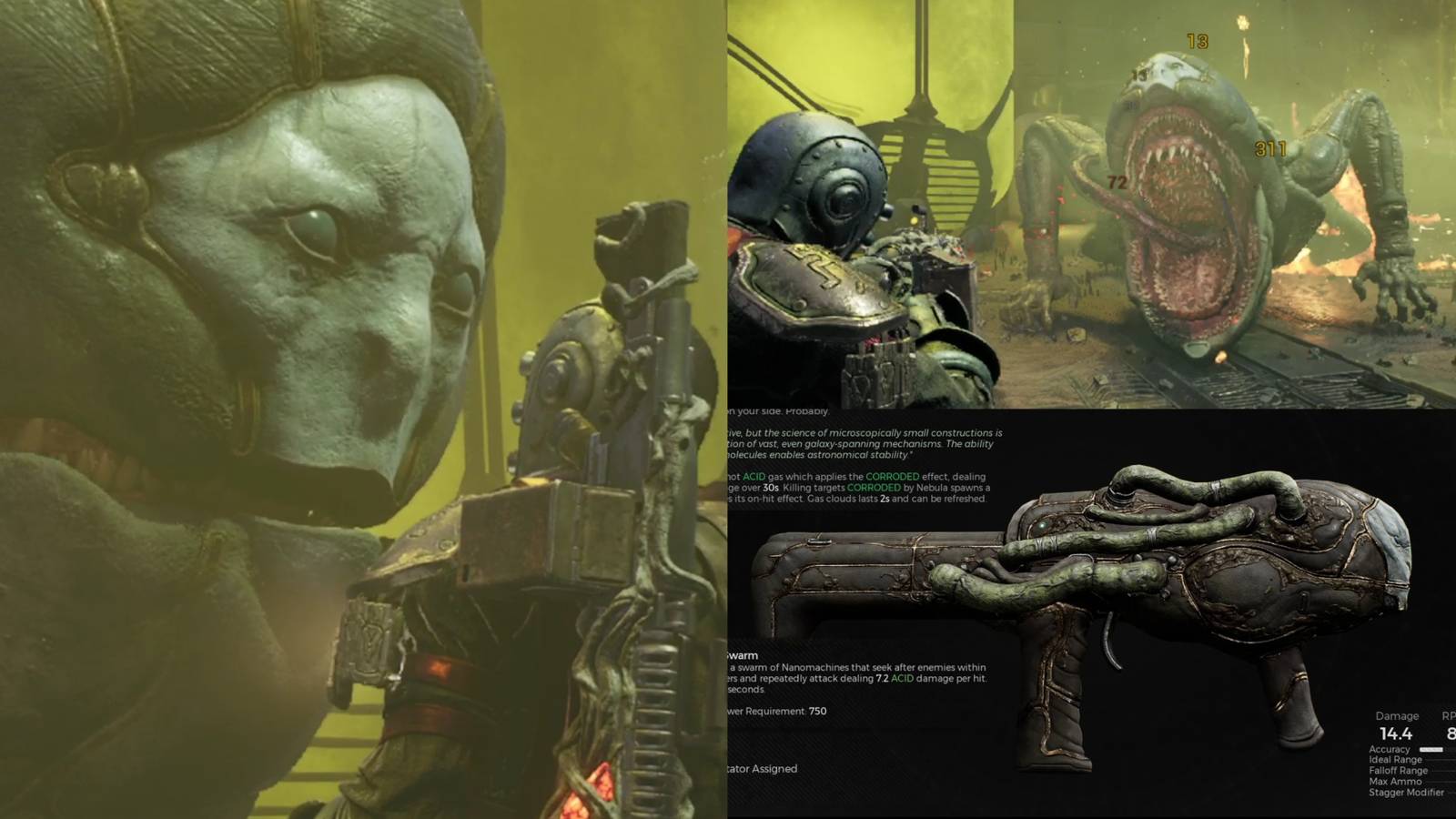Viewport: 1456px width, 819px height.
Task: Click the Stagger Modifier stat row
Action: coord(1407,793)
